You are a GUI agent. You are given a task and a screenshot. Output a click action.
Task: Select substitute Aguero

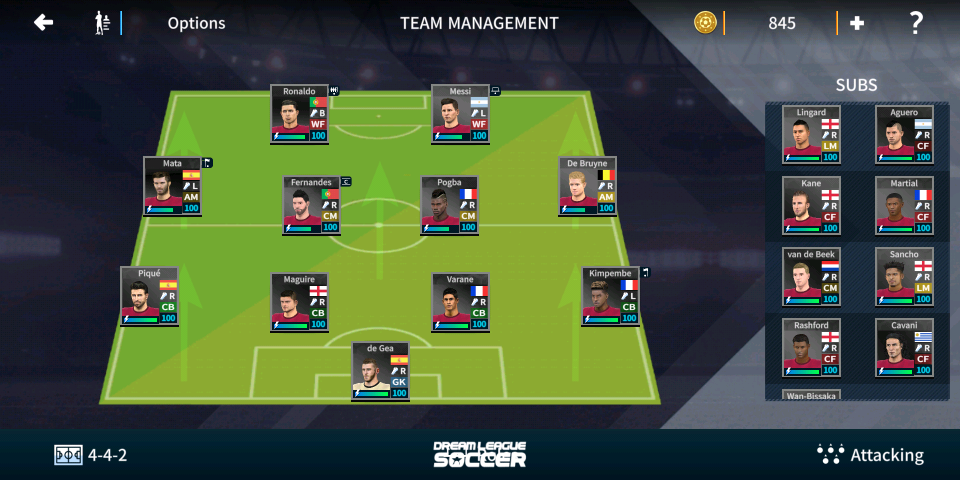tap(904, 134)
